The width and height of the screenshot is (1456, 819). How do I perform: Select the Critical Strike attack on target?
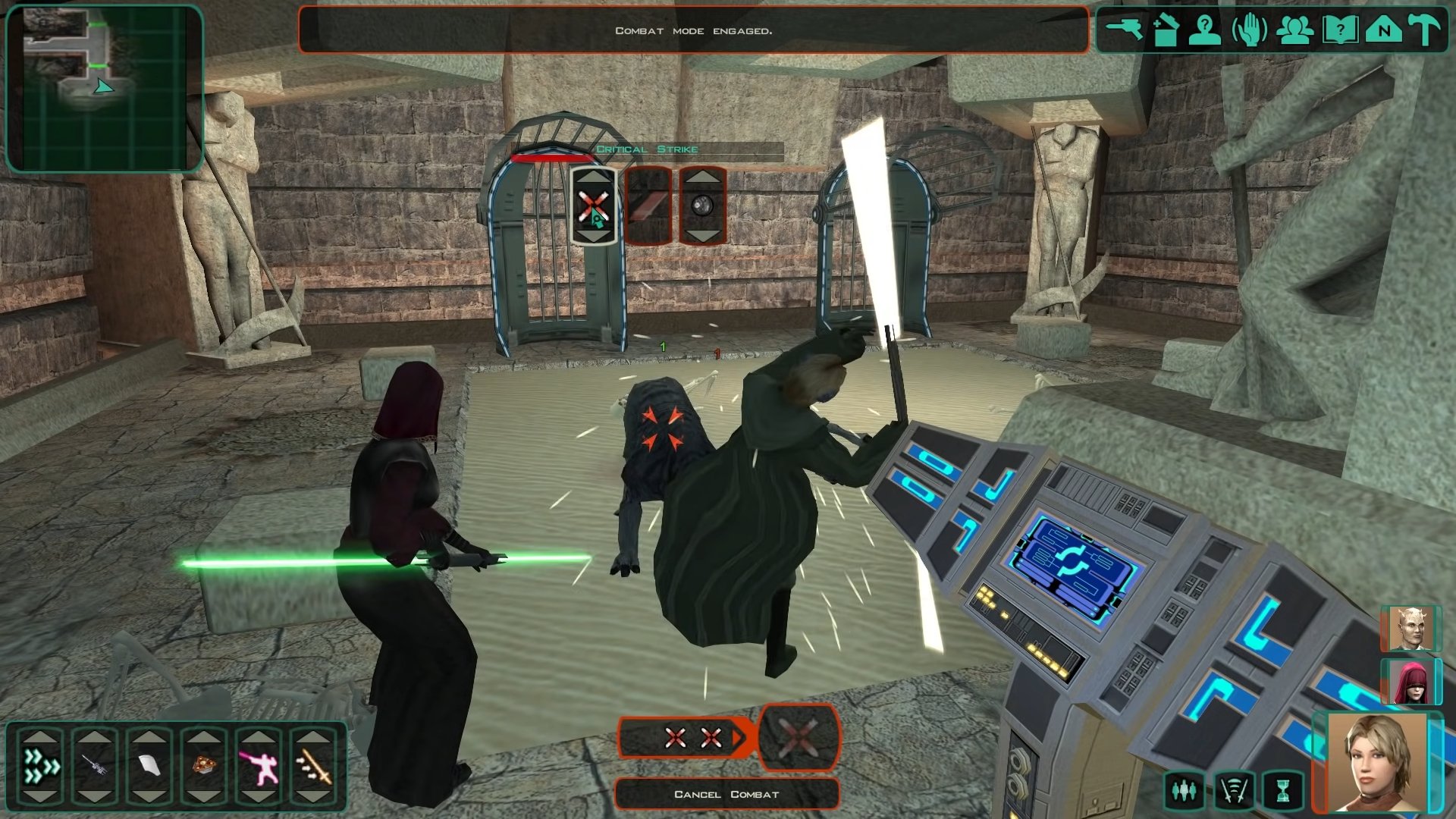click(593, 206)
